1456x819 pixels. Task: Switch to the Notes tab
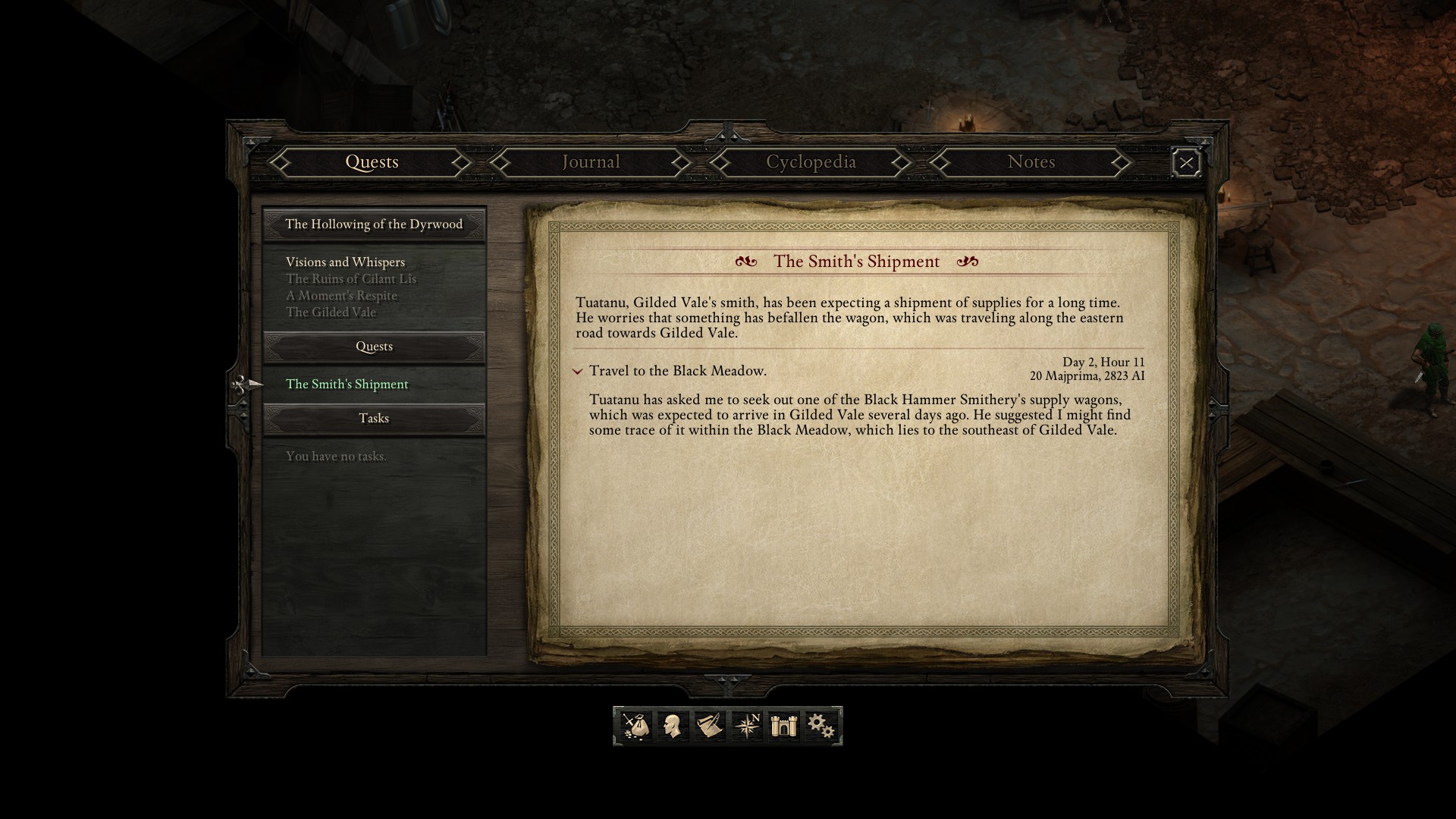[1031, 162]
